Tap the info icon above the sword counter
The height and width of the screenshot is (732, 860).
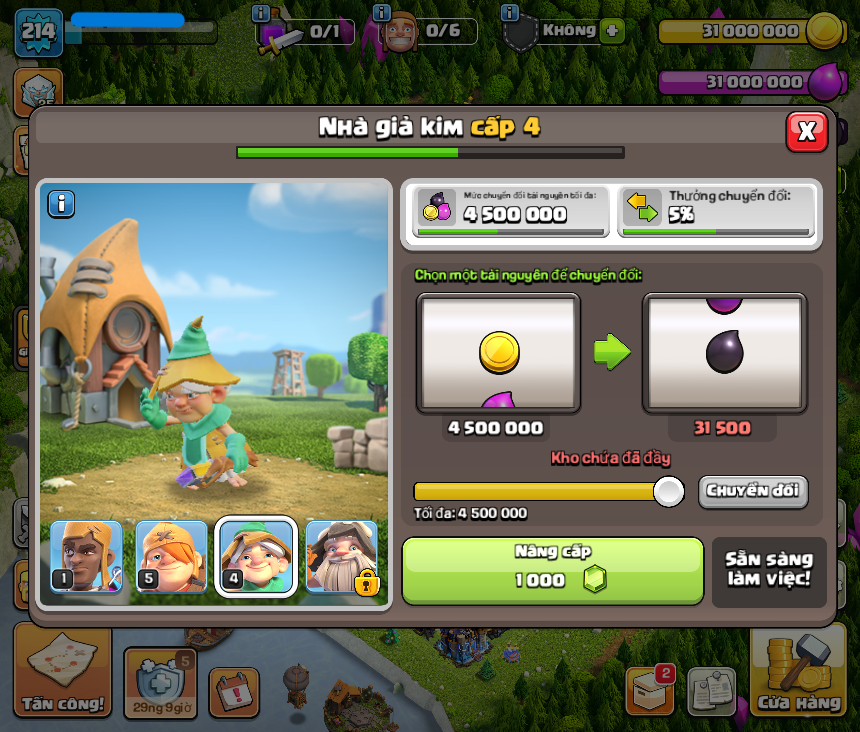pos(261,13)
